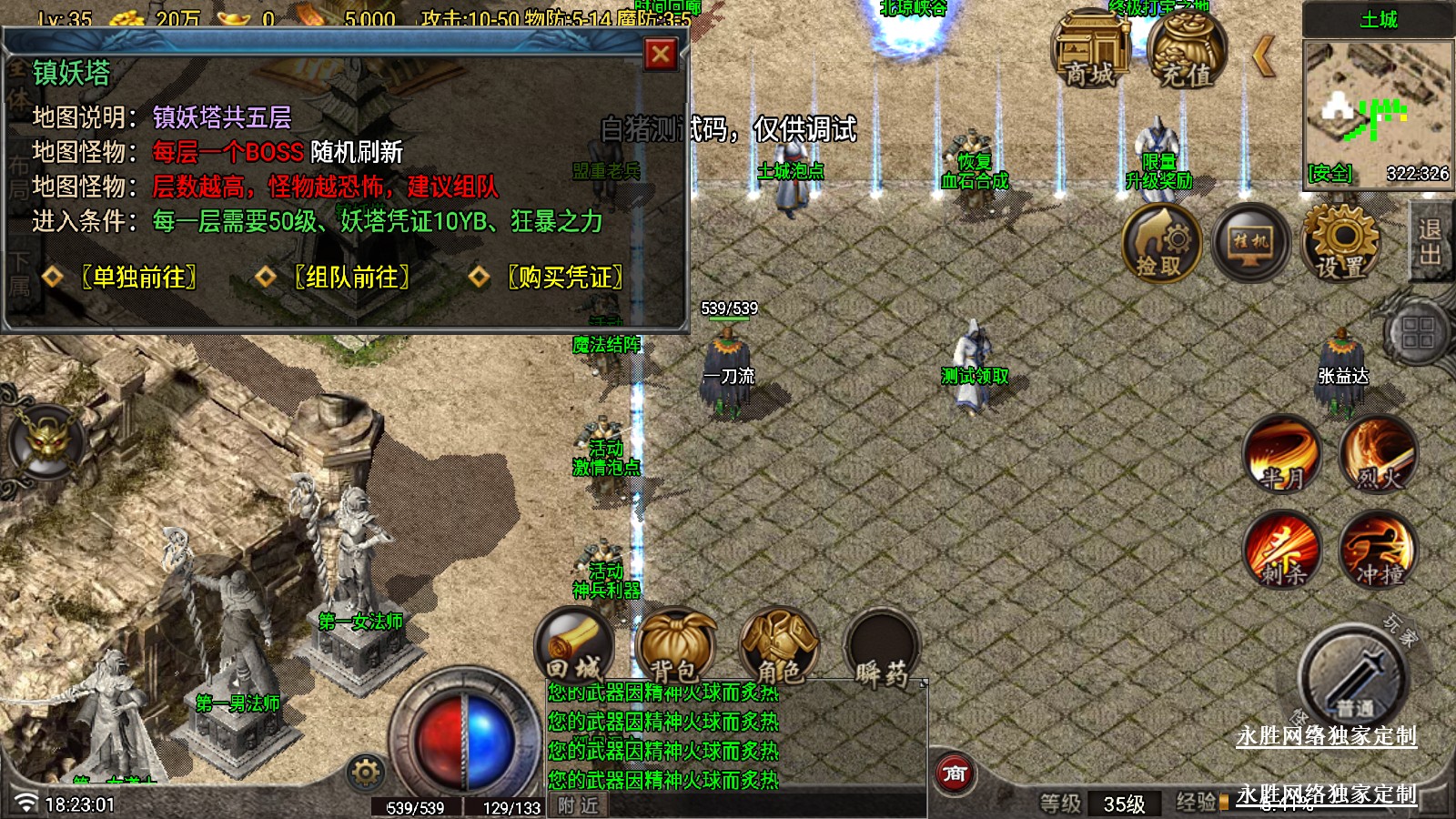Select the 购买凭证 option
This screenshot has height=819, width=1456.
tap(565, 277)
